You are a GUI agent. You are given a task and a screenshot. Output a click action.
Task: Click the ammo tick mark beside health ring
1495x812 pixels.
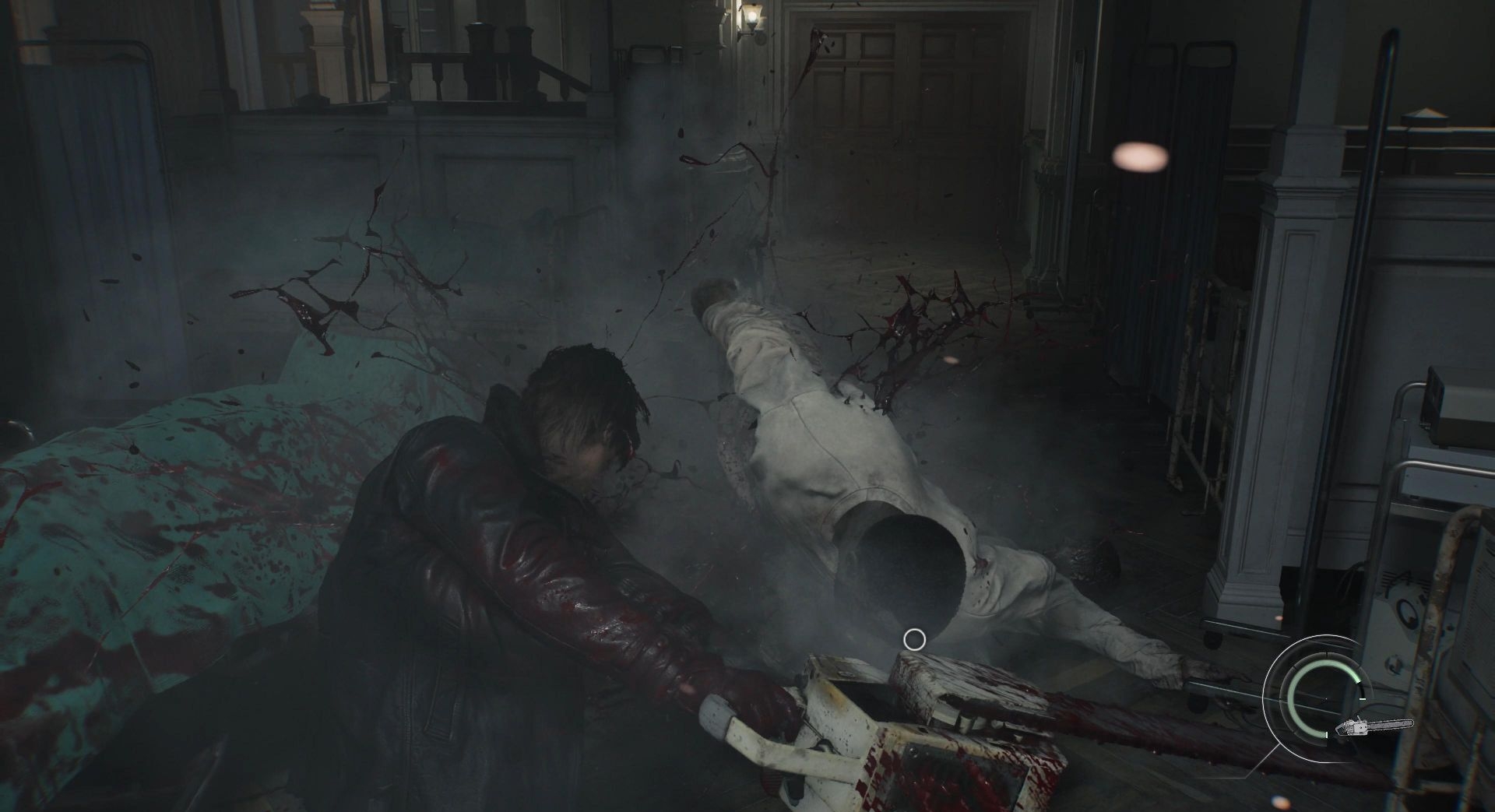(1363, 699)
